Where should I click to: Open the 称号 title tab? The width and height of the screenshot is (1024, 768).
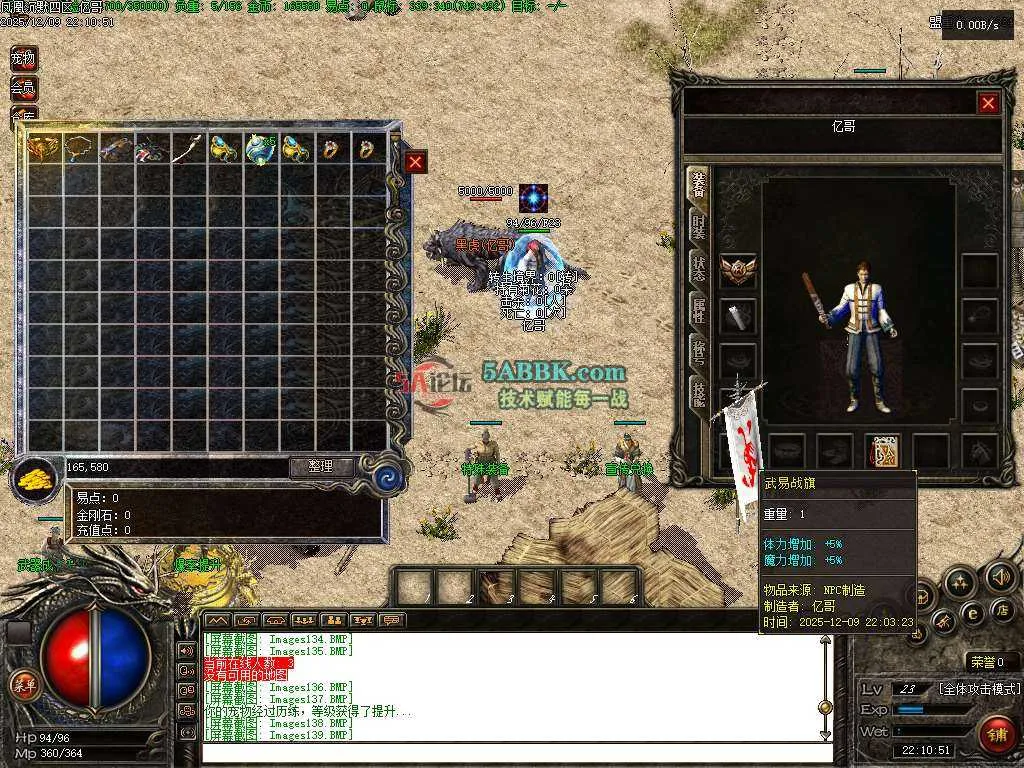[x=700, y=349]
